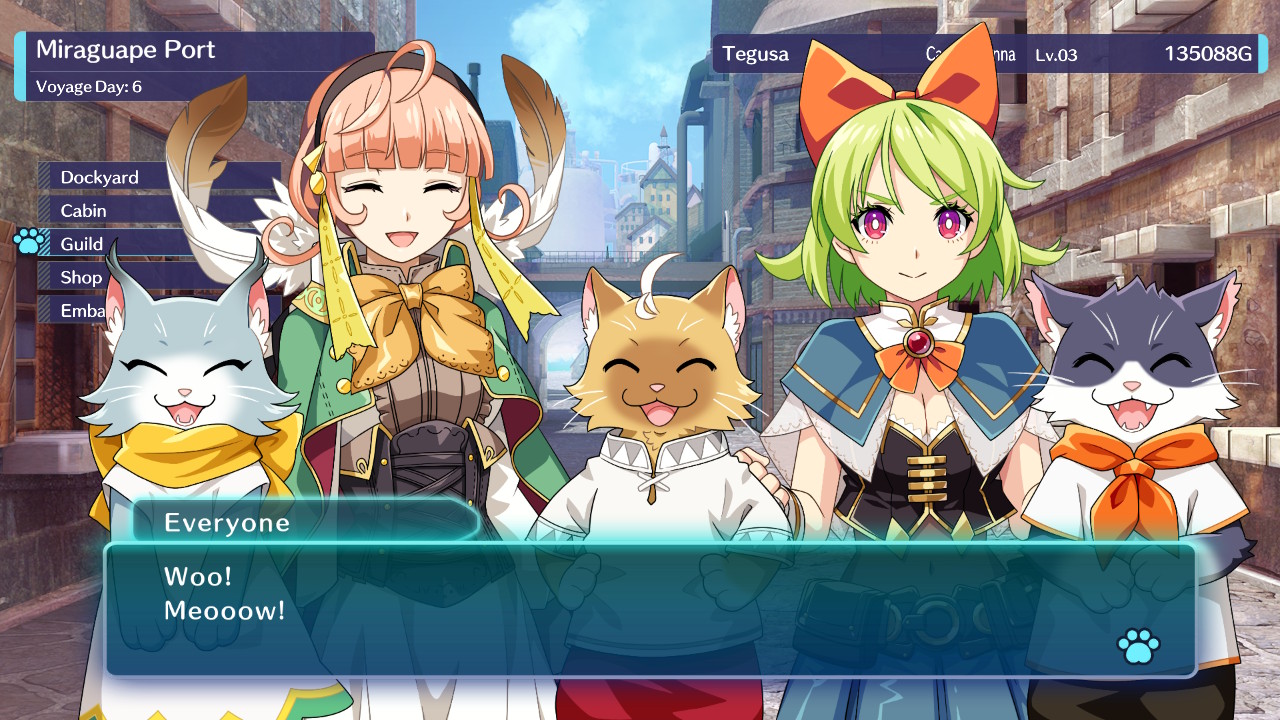1280x720 pixels.
Task: Click the Lv.03 level indicator
Action: [x=1058, y=55]
